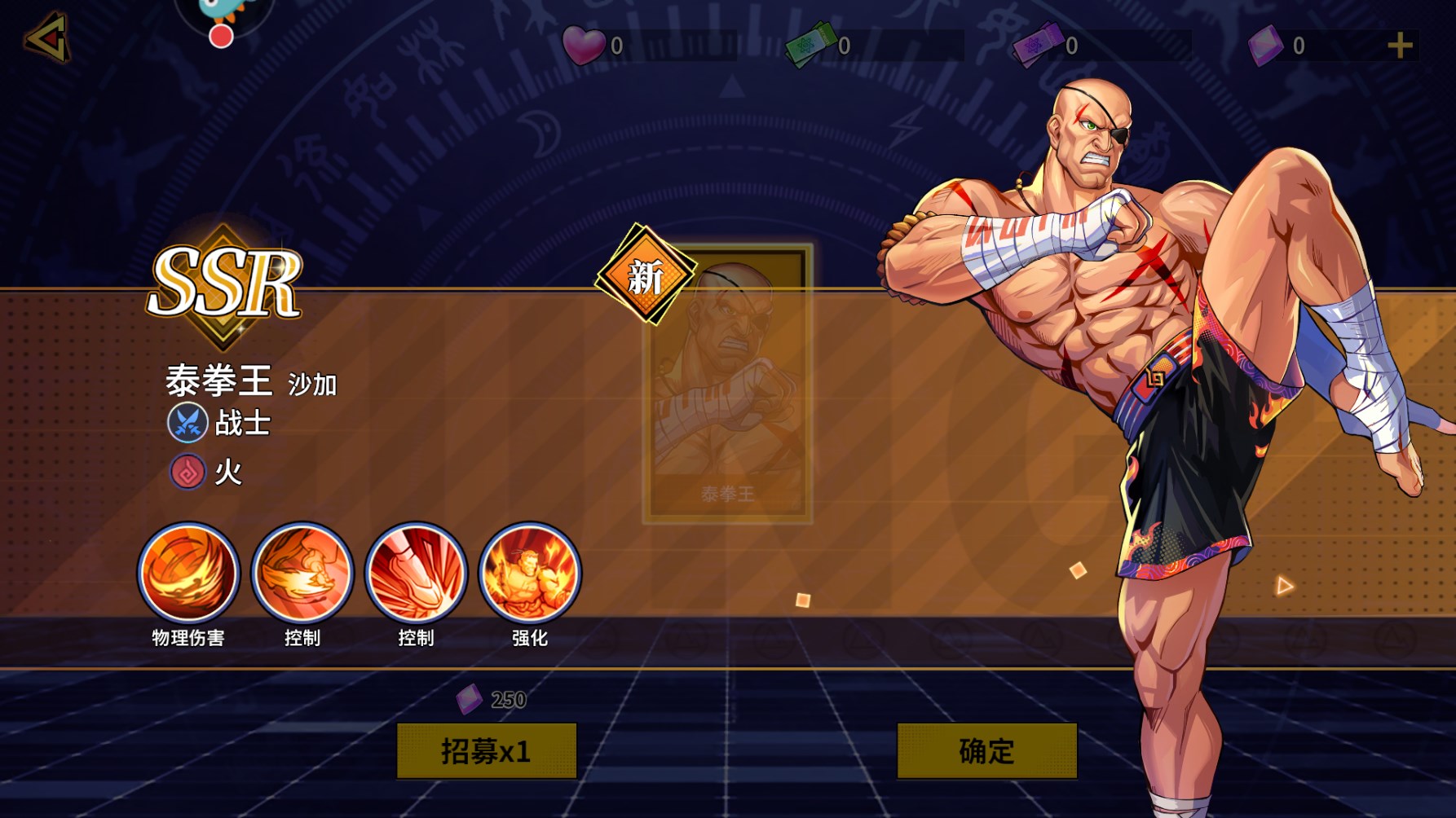Click the SSR rarity emblem
The image size is (1456, 818).
[224, 284]
